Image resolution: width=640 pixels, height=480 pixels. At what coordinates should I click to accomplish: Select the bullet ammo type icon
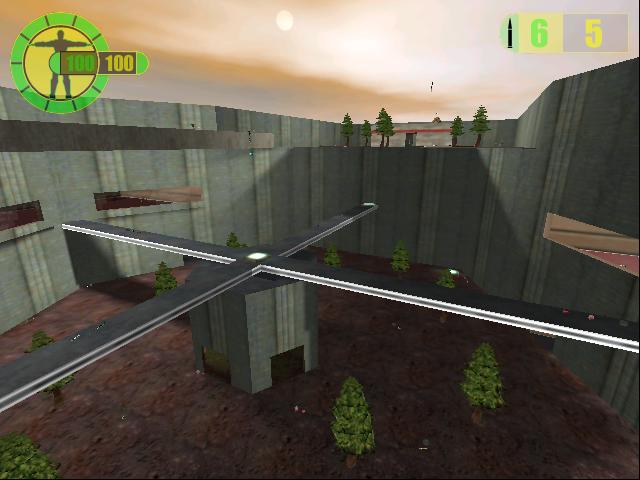(x=512, y=33)
